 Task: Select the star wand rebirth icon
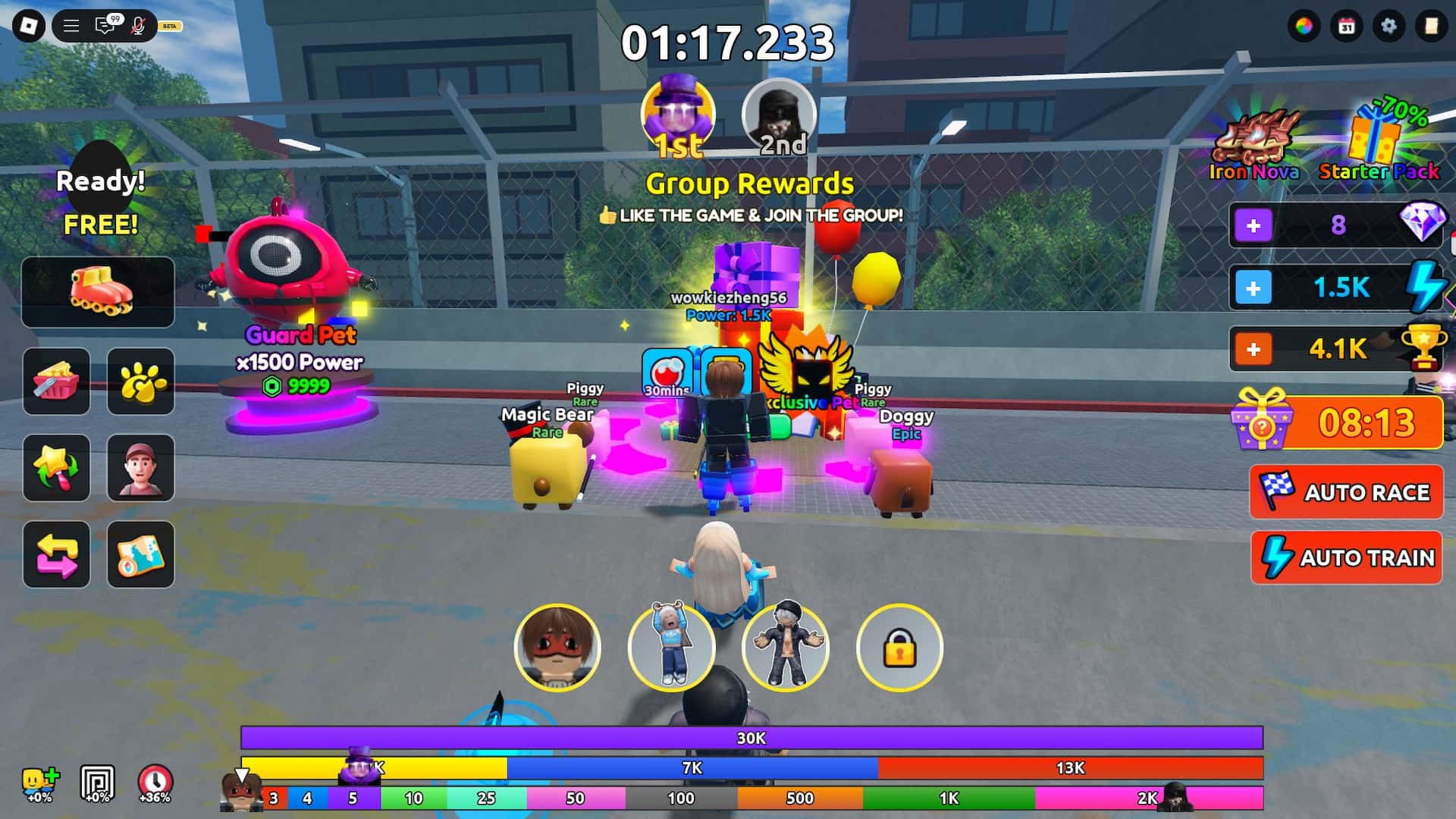pos(56,468)
